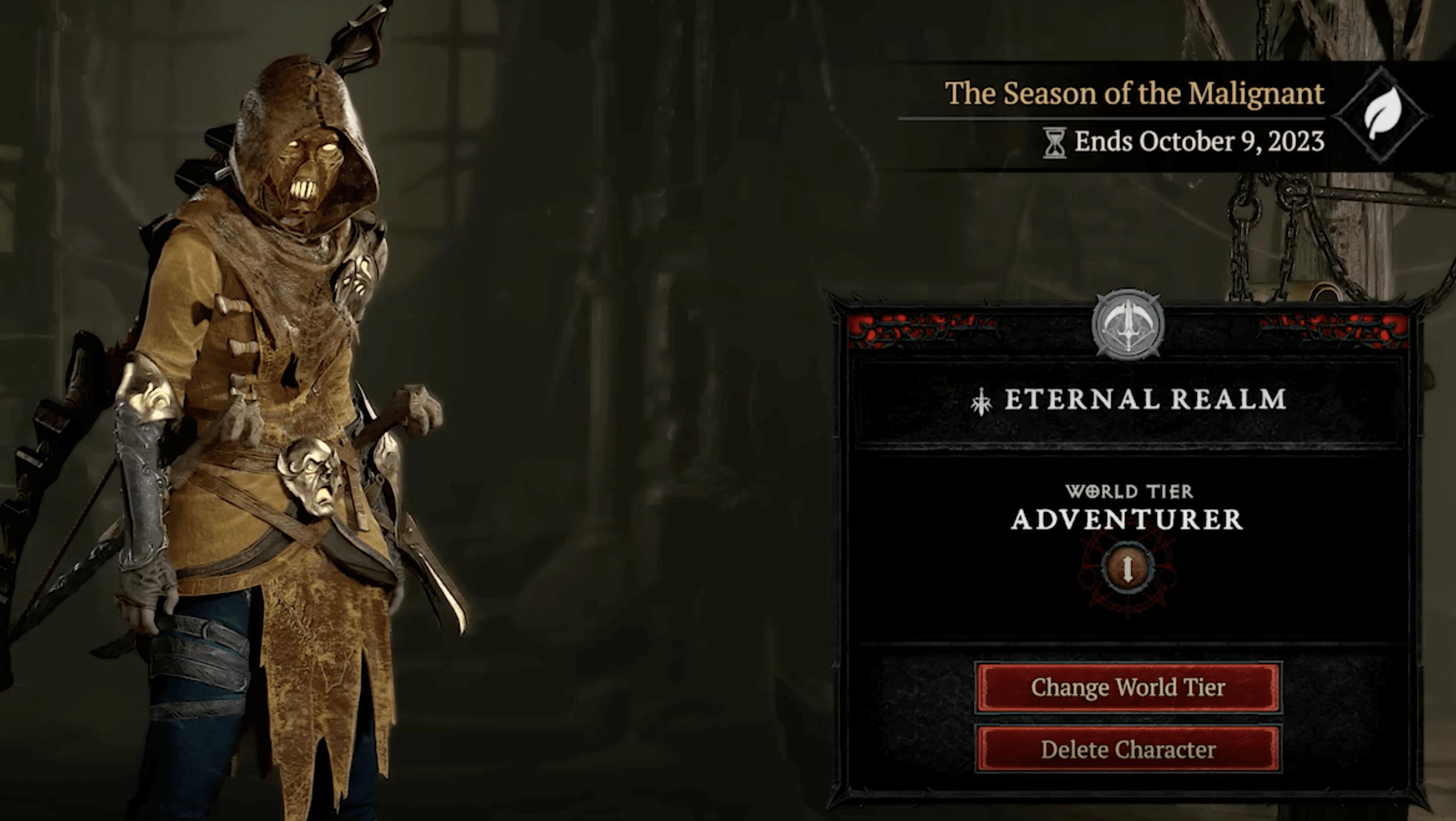Viewport: 1456px width, 821px height.
Task: Click the Change World Tier button
Action: coord(1128,687)
